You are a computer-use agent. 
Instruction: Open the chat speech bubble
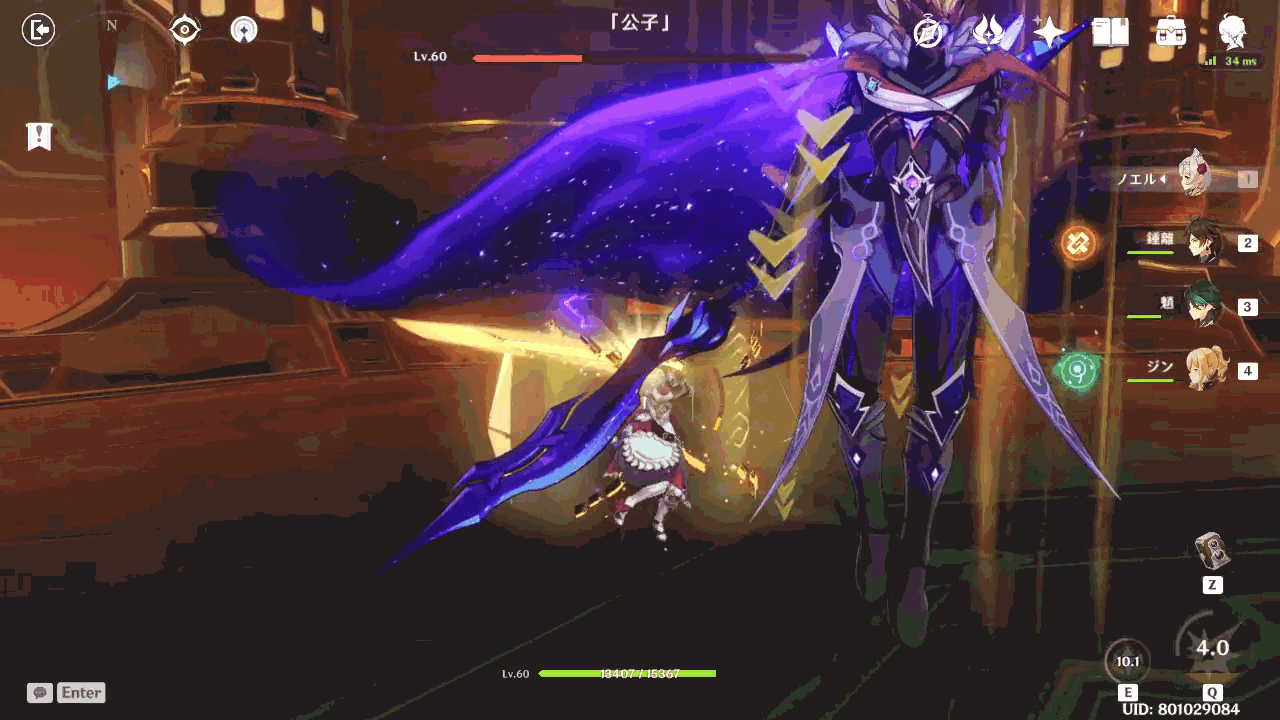(x=40, y=692)
